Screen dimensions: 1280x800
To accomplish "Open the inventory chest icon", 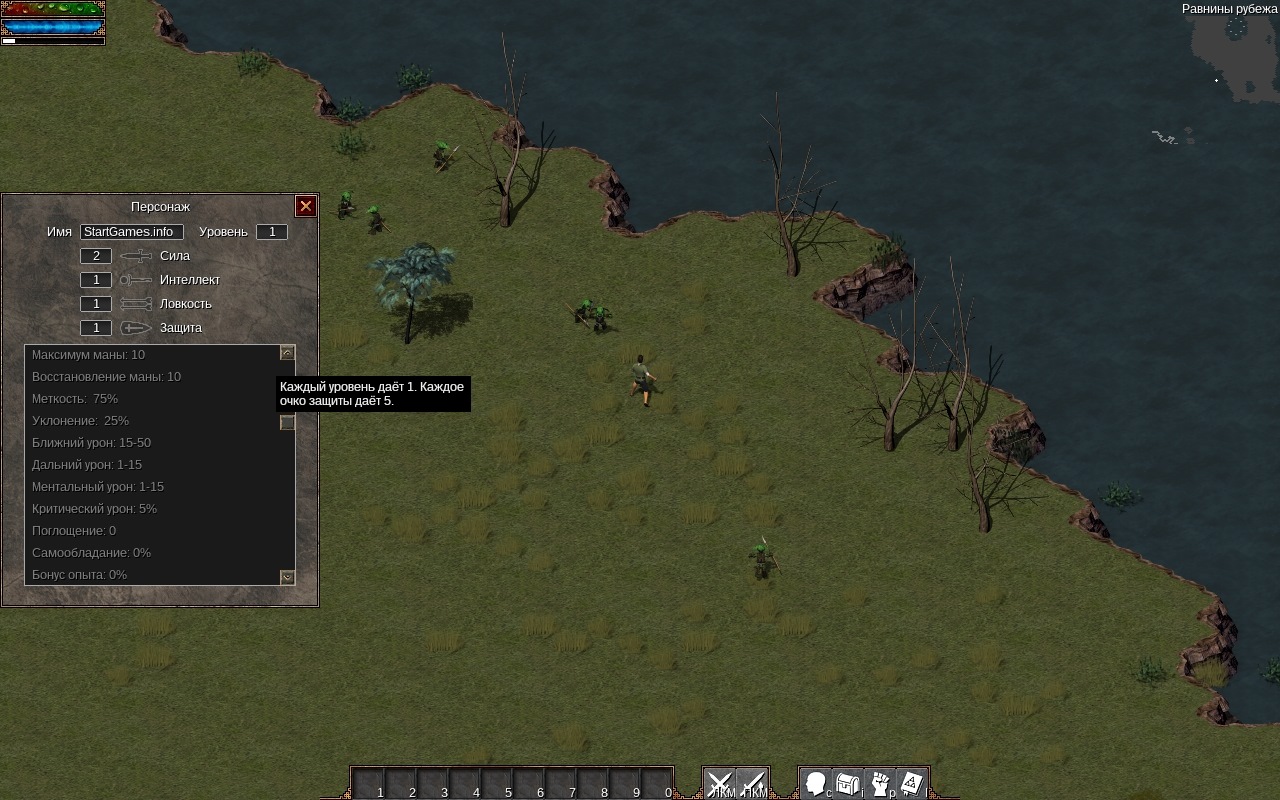I will pos(848,783).
